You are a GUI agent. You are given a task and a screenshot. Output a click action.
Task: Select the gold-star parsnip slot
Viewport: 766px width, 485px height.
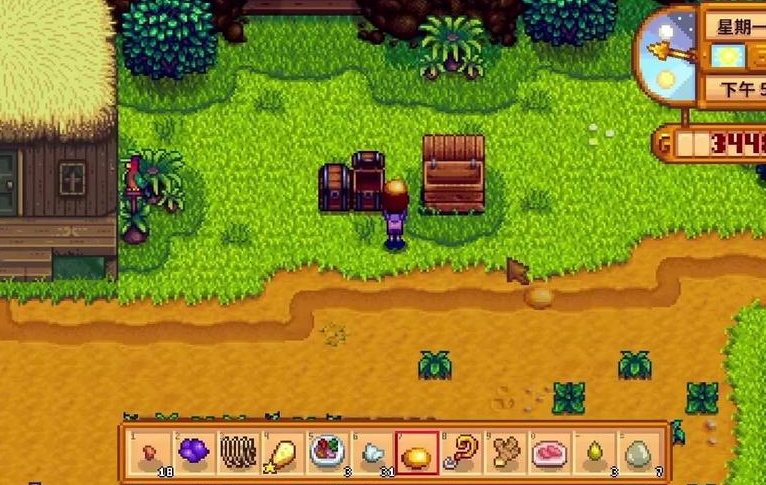pos(282,453)
